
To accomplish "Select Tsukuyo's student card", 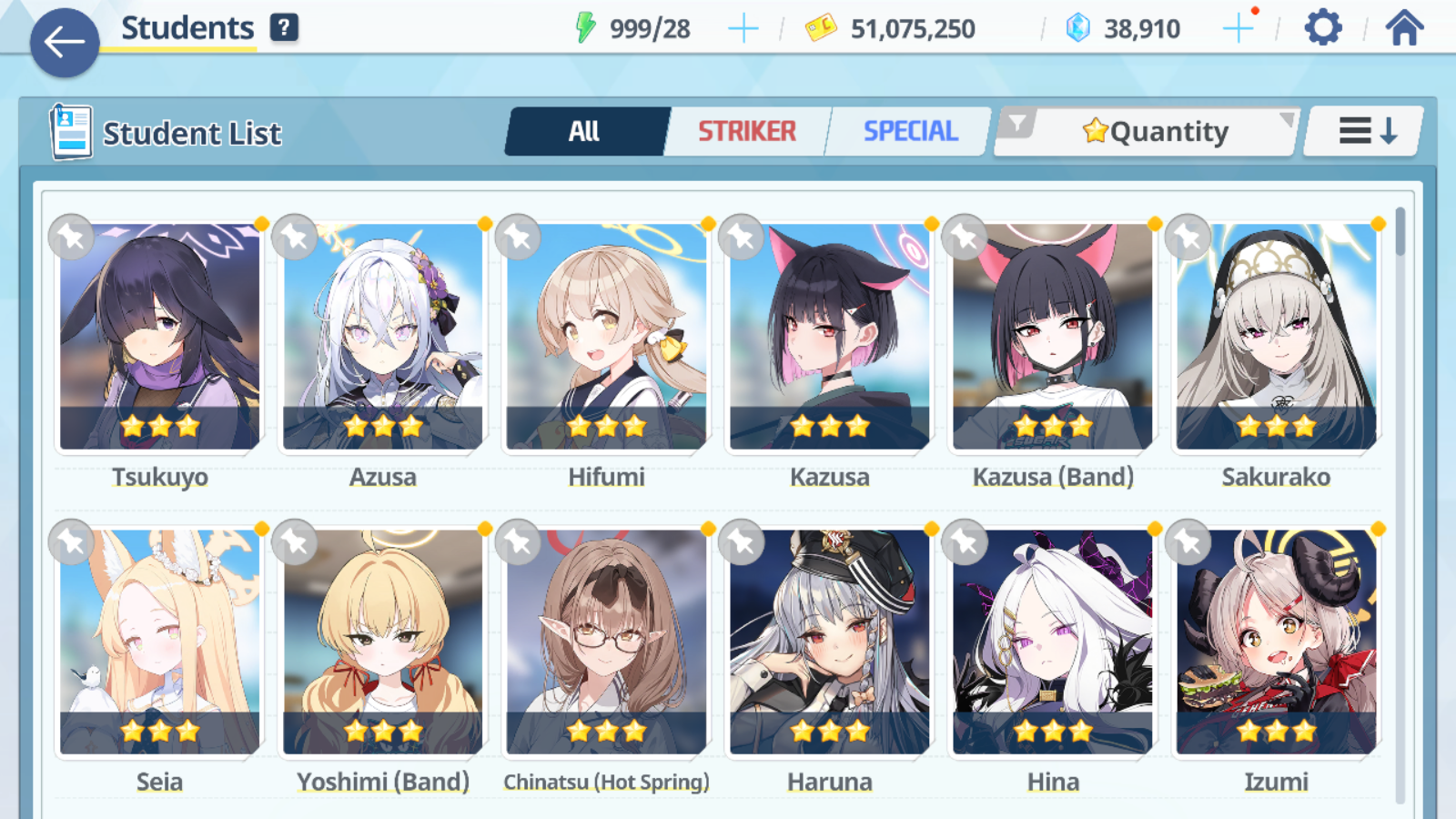I will [x=160, y=337].
